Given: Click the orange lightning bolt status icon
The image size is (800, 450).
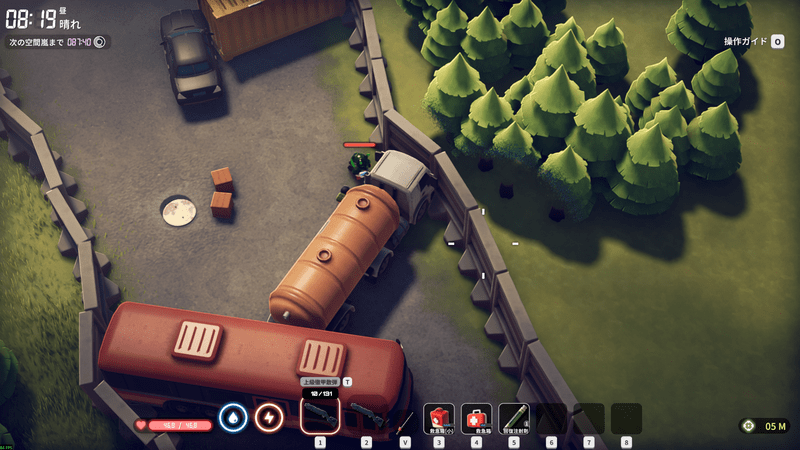Looking at the screenshot, I should tap(268, 417).
